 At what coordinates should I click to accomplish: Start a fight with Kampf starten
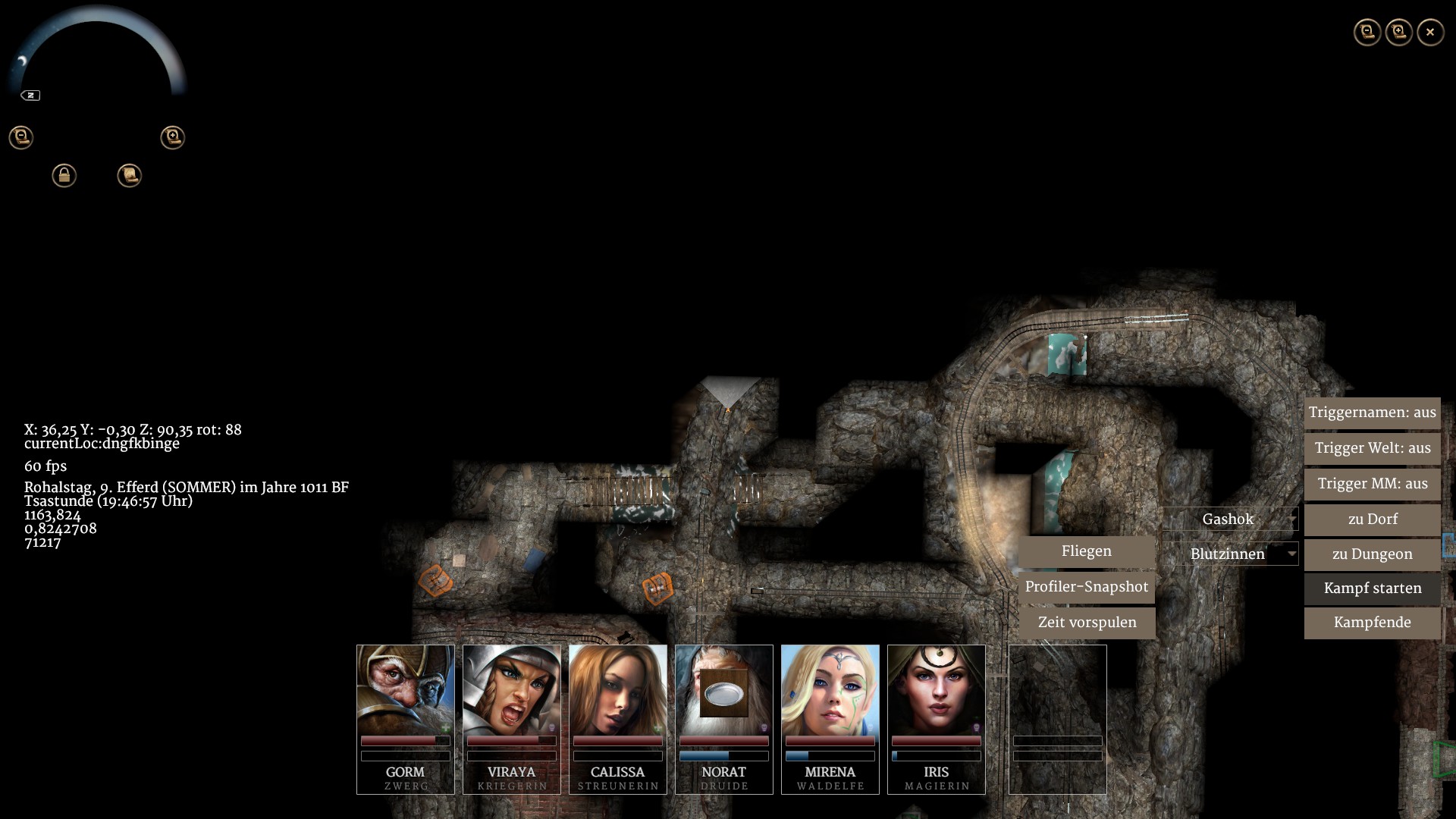pyautogui.click(x=1372, y=588)
